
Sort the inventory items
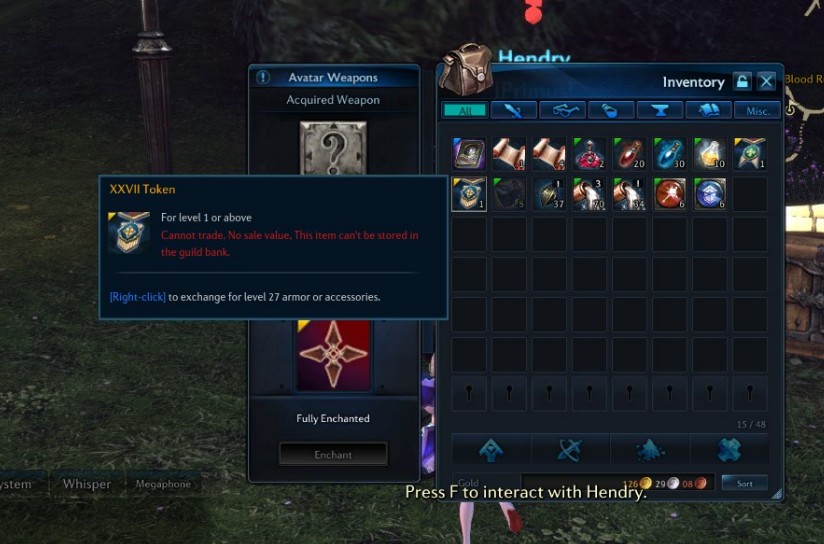(x=744, y=483)
